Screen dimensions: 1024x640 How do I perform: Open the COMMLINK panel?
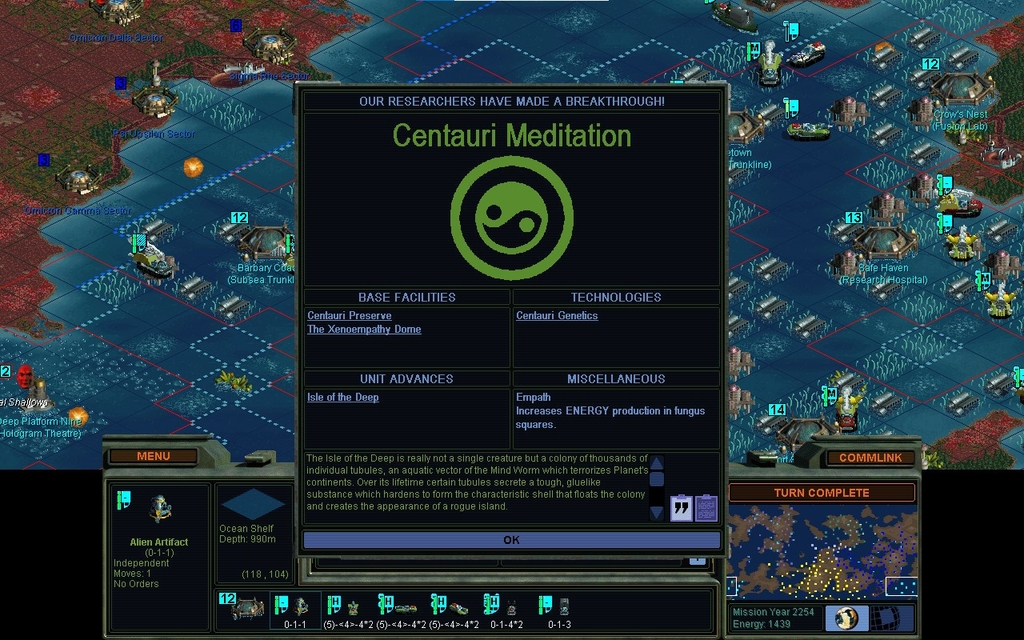[x=869, y=458]
